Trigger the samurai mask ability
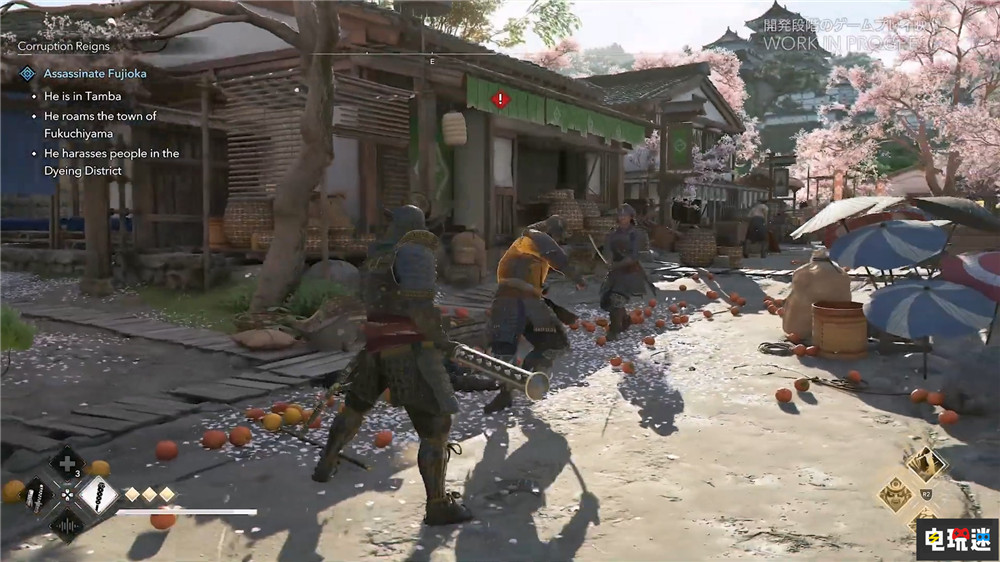The width and height of the screenshot is (1000, 562). 894,493
